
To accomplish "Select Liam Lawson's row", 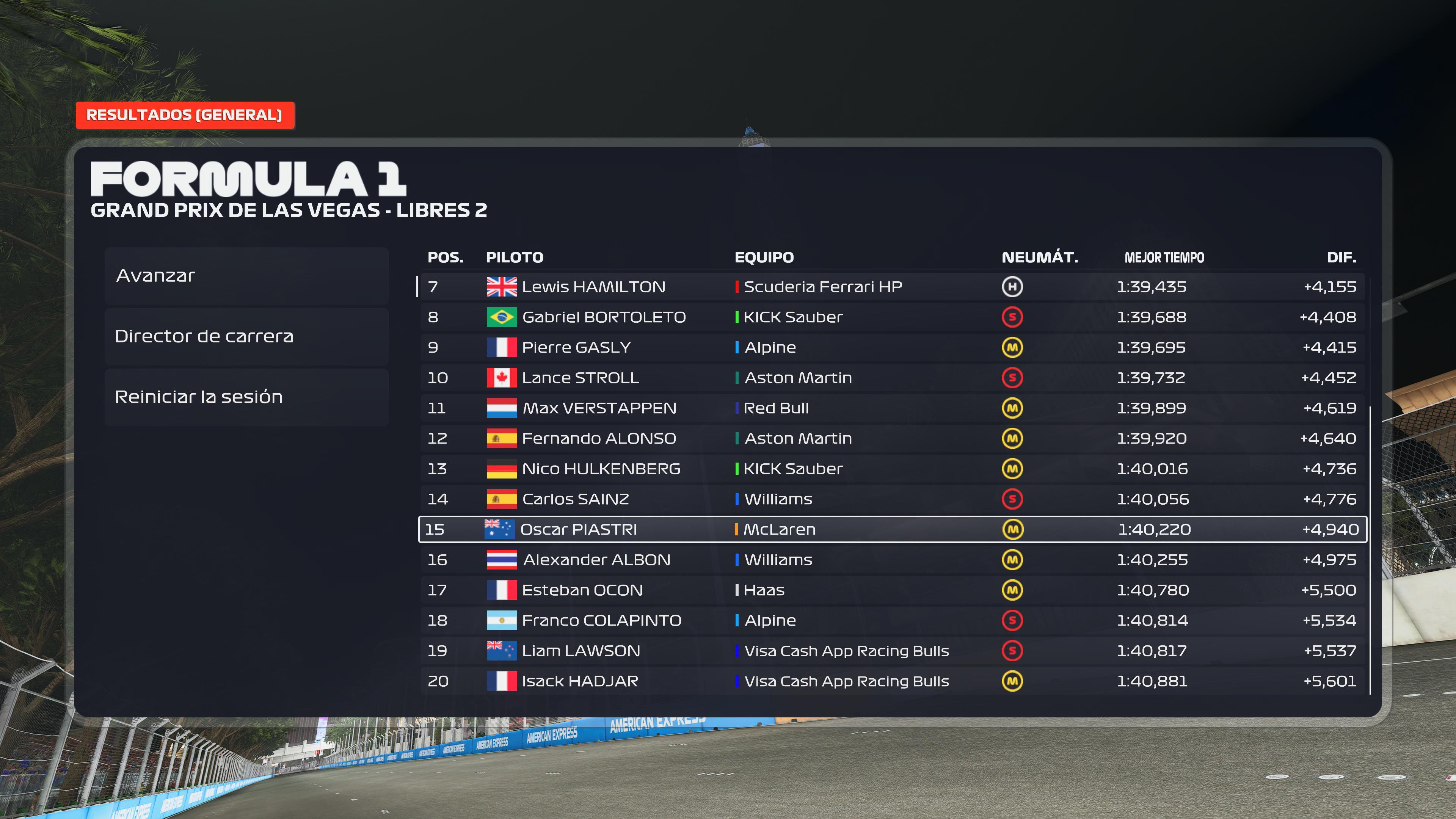I will (892, 651).
